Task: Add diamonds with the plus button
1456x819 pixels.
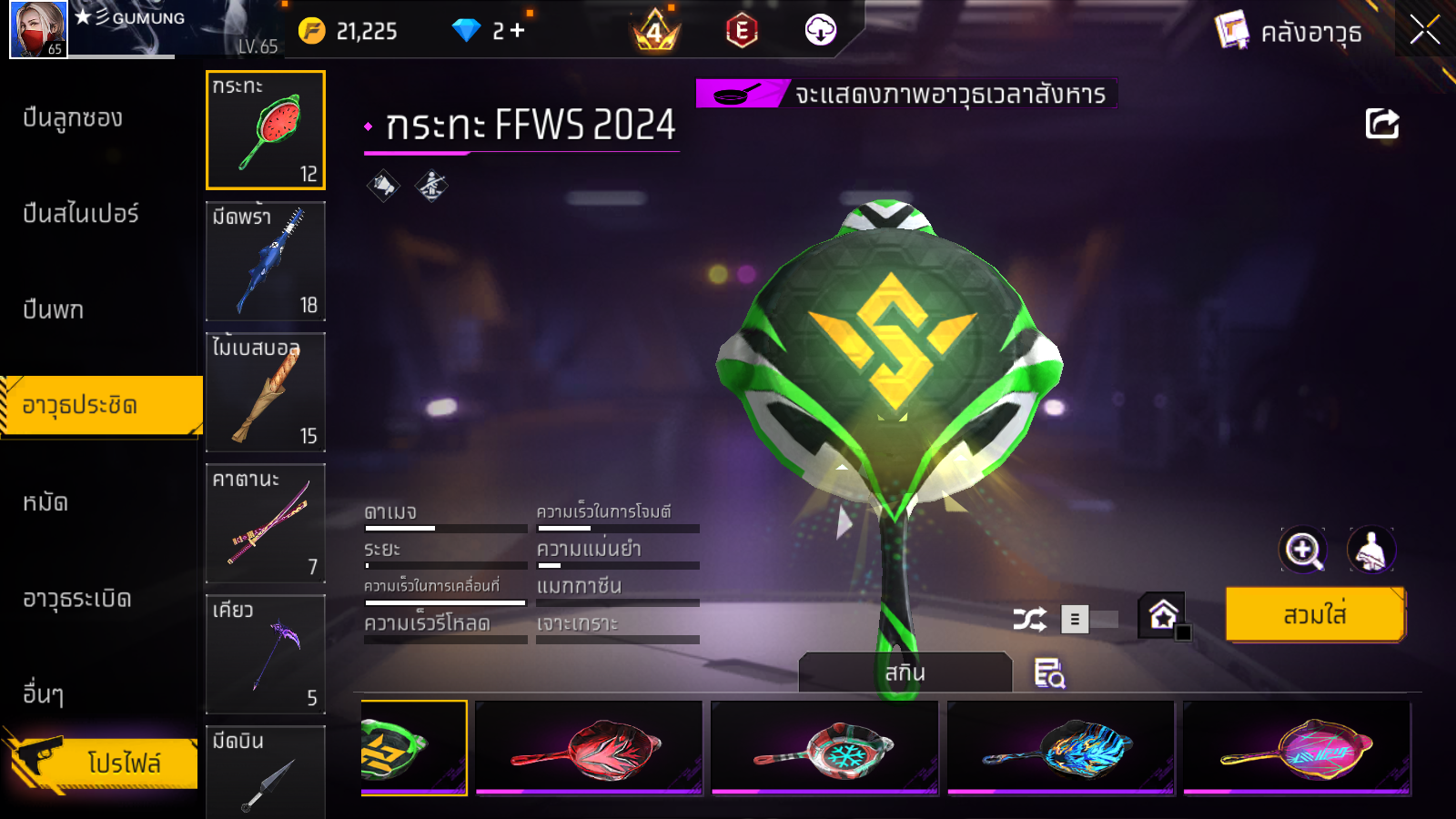Action: click(x=518, y=31)
